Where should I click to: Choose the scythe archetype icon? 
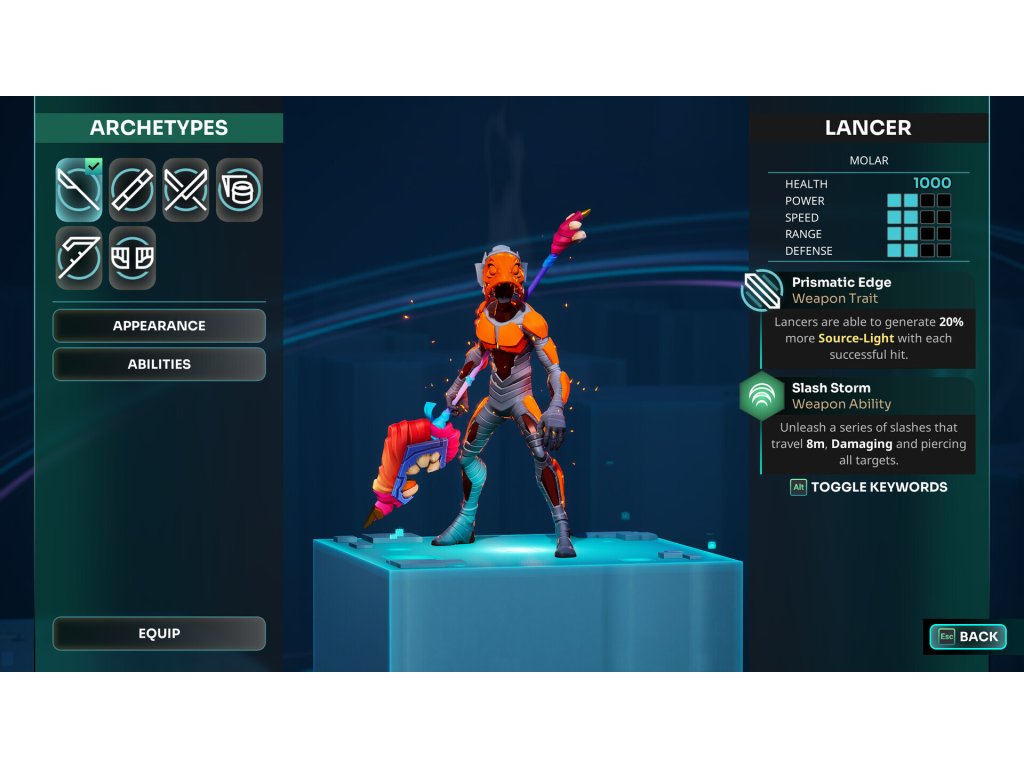point(79,257)
